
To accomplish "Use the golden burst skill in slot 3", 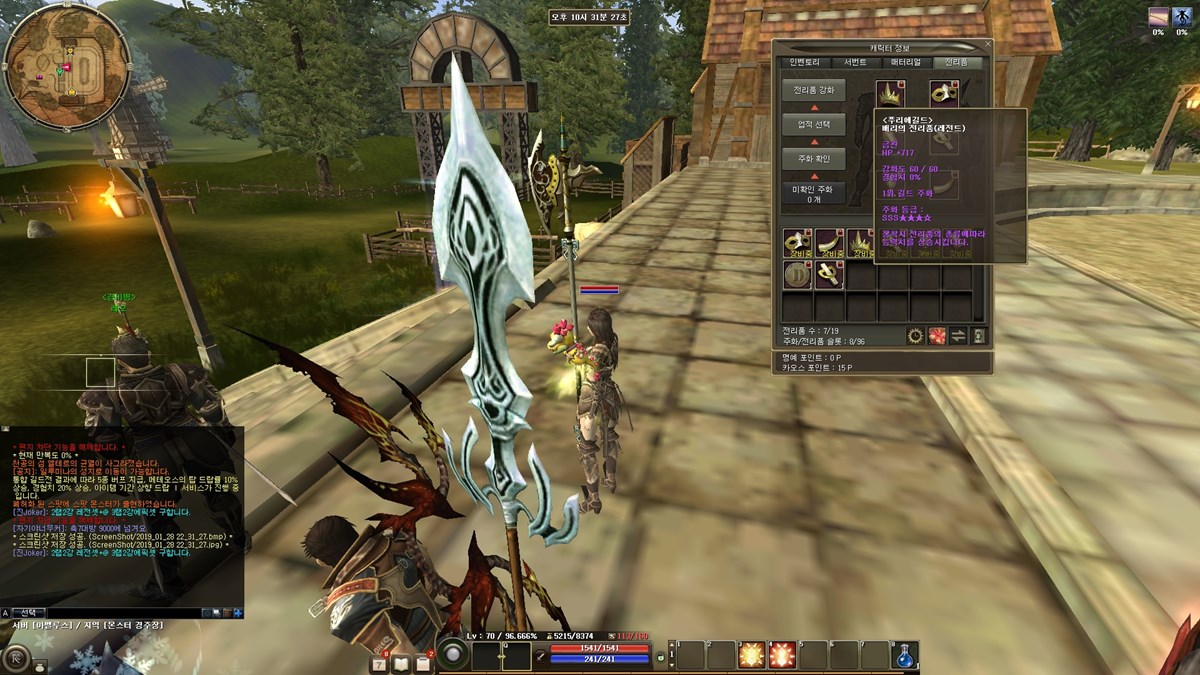I will (751, 655).
